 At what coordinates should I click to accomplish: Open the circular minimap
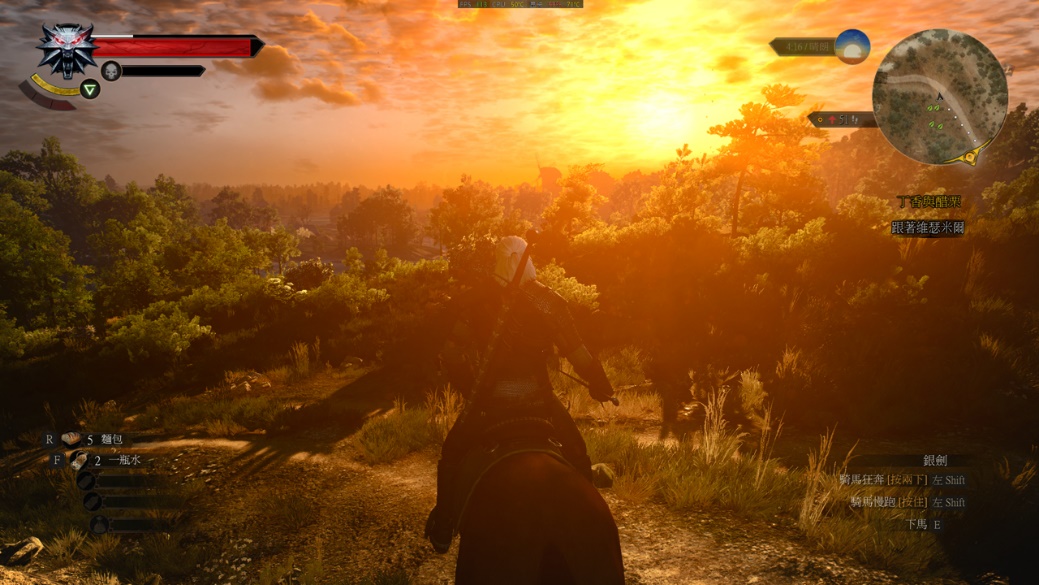pyautogui.click(x=939, y=97)
